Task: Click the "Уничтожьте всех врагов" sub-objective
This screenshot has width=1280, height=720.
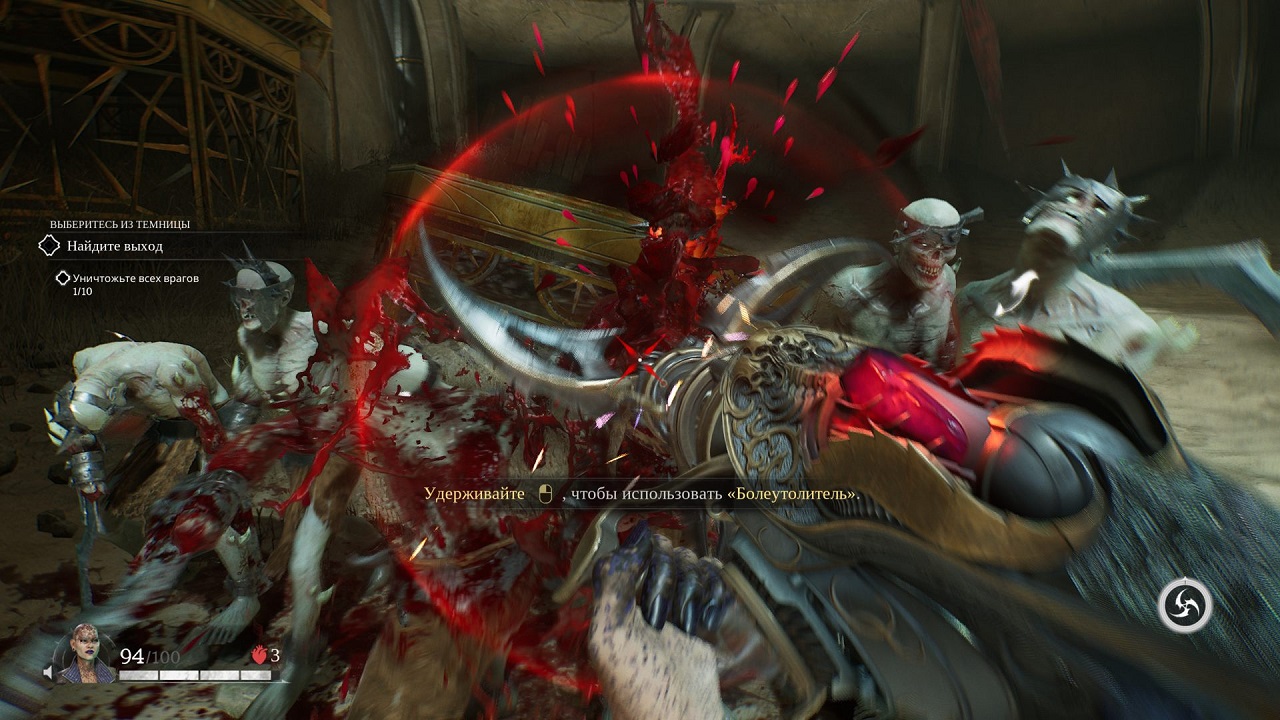Action: coord(126,278)
